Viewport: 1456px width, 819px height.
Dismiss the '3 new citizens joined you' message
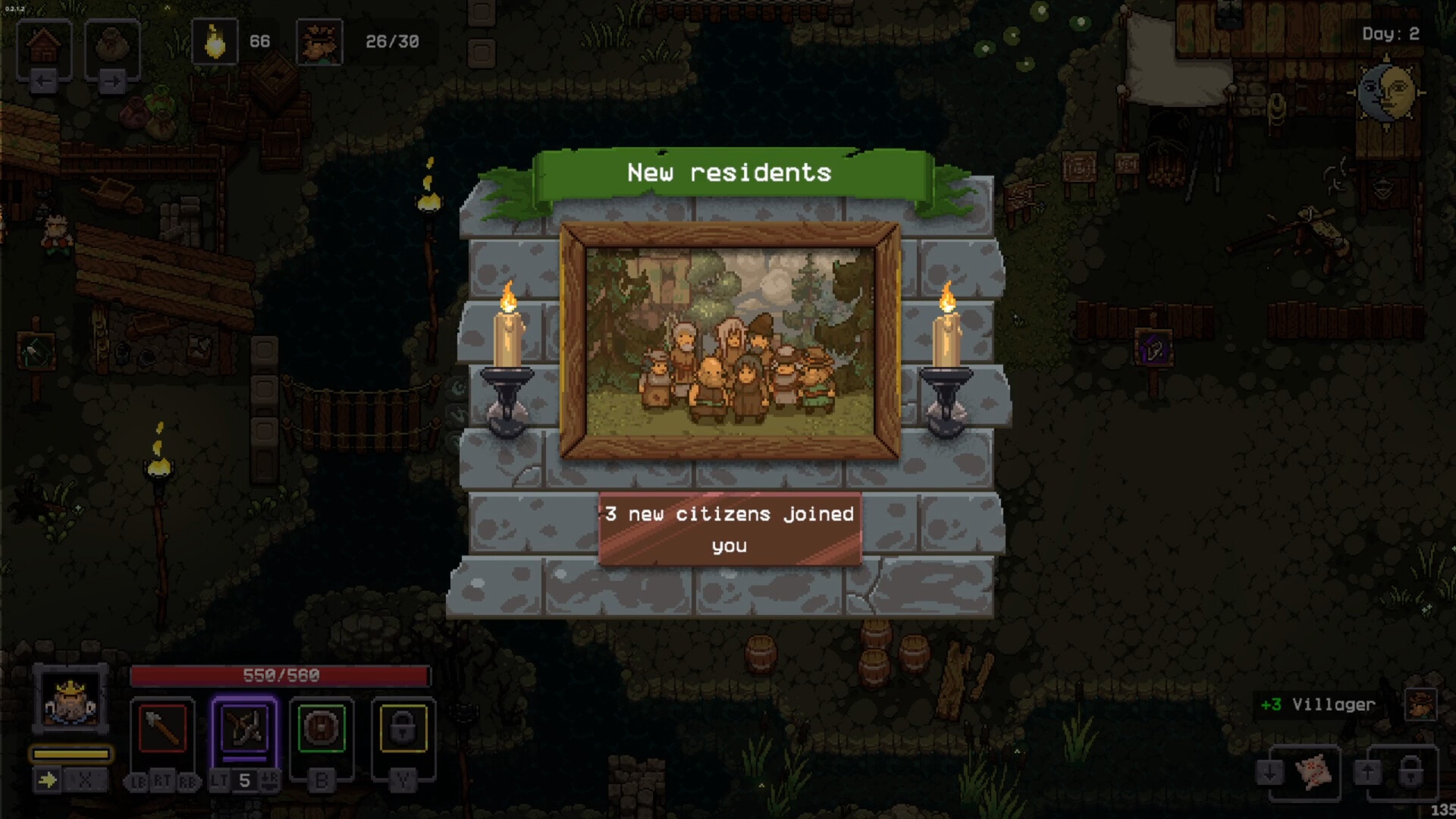click(x=730, y=529)
